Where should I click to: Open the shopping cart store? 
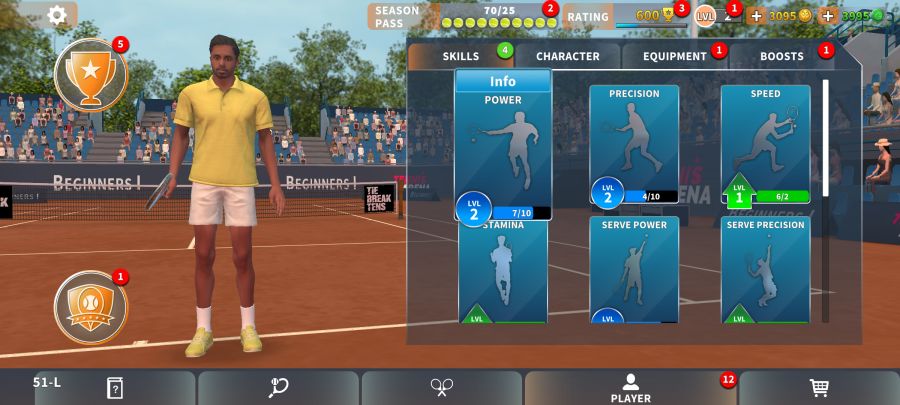click(x=819, y=388)
